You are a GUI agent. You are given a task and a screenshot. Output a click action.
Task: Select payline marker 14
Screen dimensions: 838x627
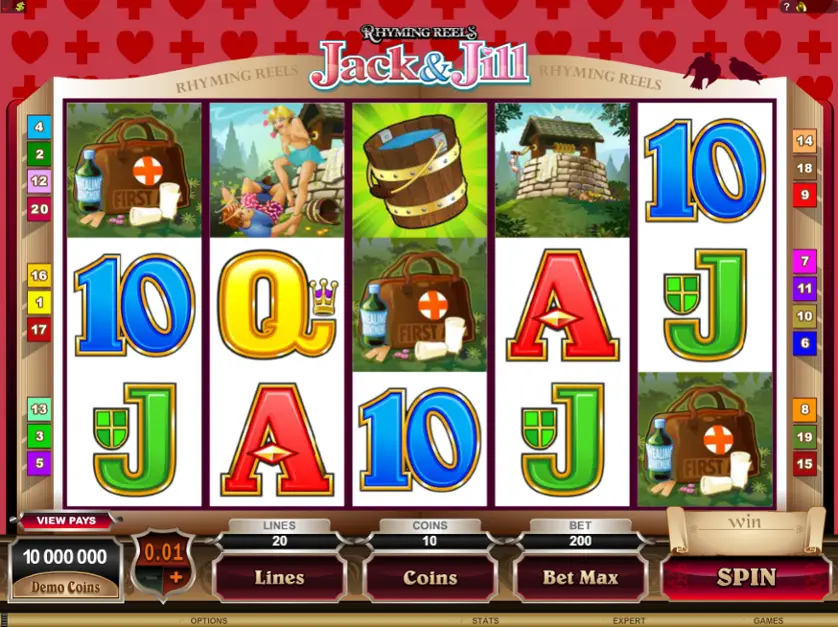[804, 141]
